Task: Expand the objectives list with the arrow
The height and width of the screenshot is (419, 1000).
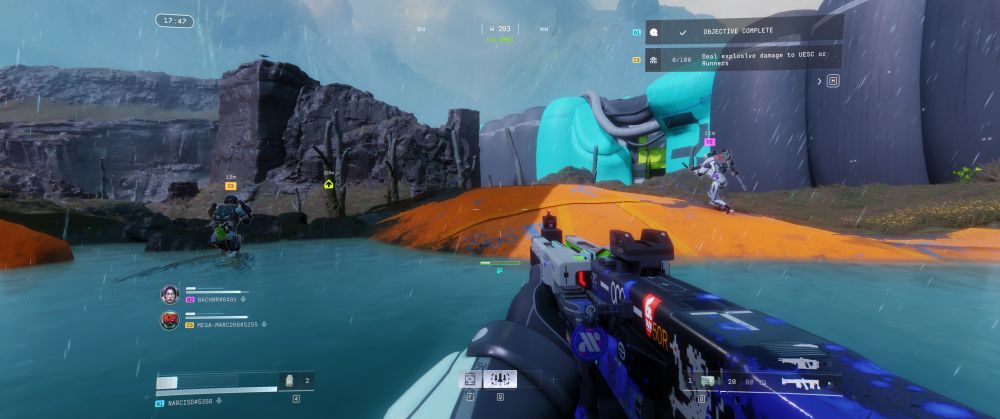Action: coord(832,82)
